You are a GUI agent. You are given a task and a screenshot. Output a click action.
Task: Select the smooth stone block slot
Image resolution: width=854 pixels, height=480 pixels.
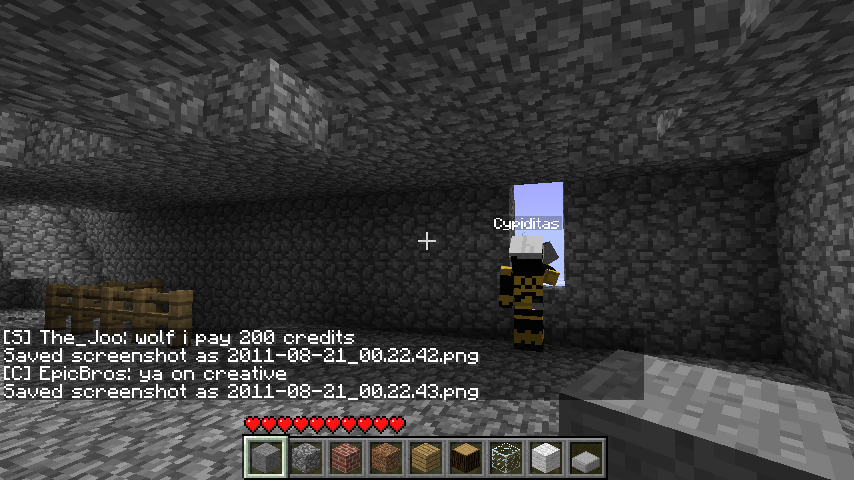265,458
